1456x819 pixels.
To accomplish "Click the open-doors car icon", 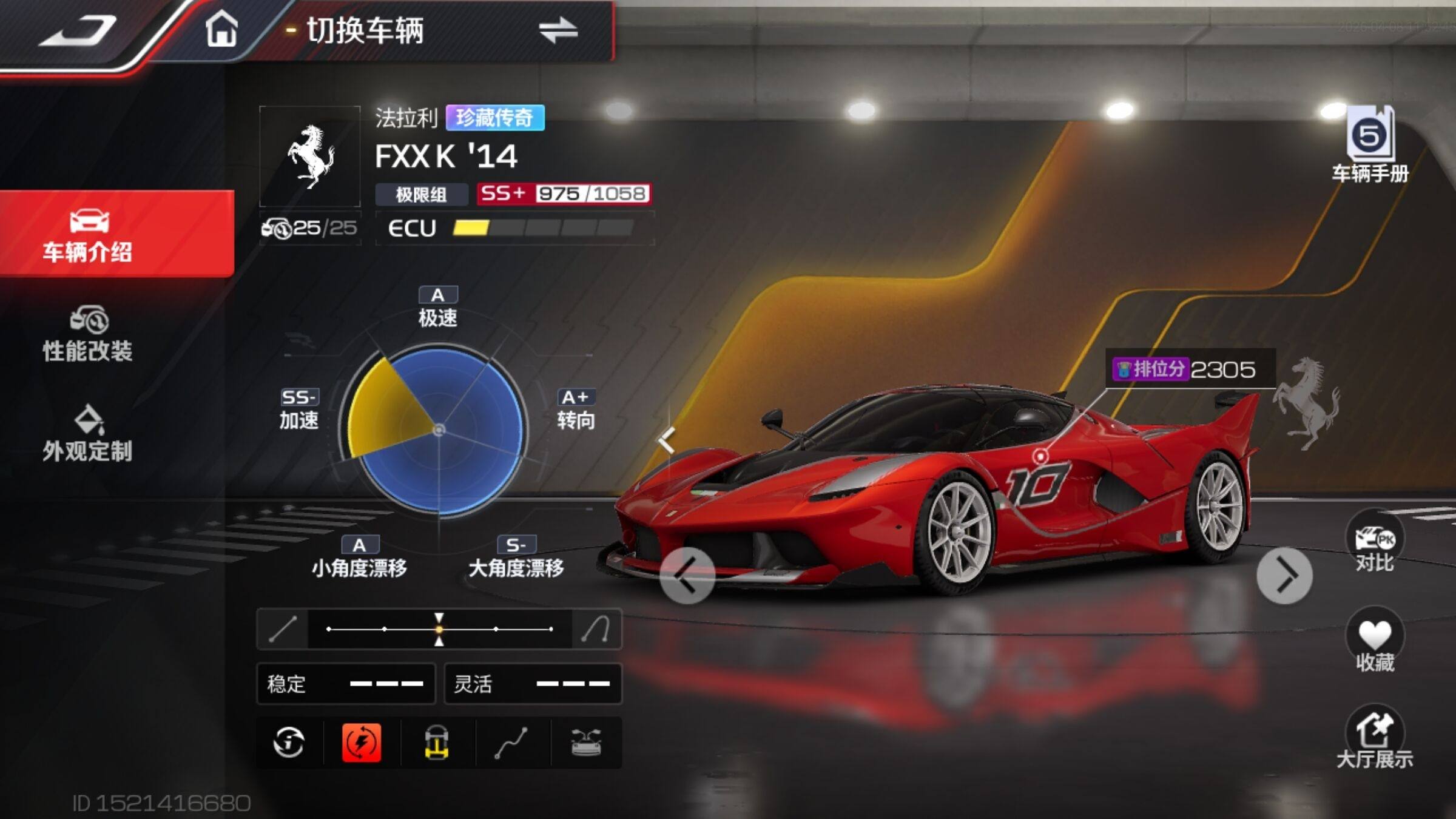I will 586,742.
